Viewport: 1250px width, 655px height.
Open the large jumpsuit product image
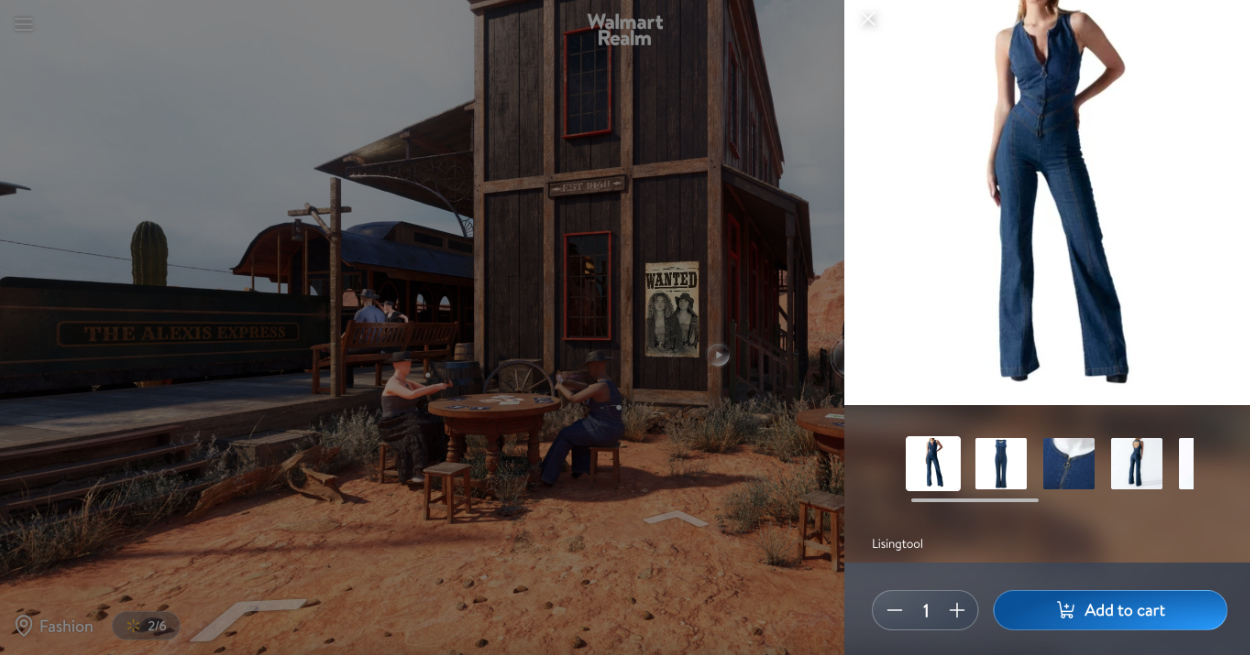click(x=1047, y=200)
